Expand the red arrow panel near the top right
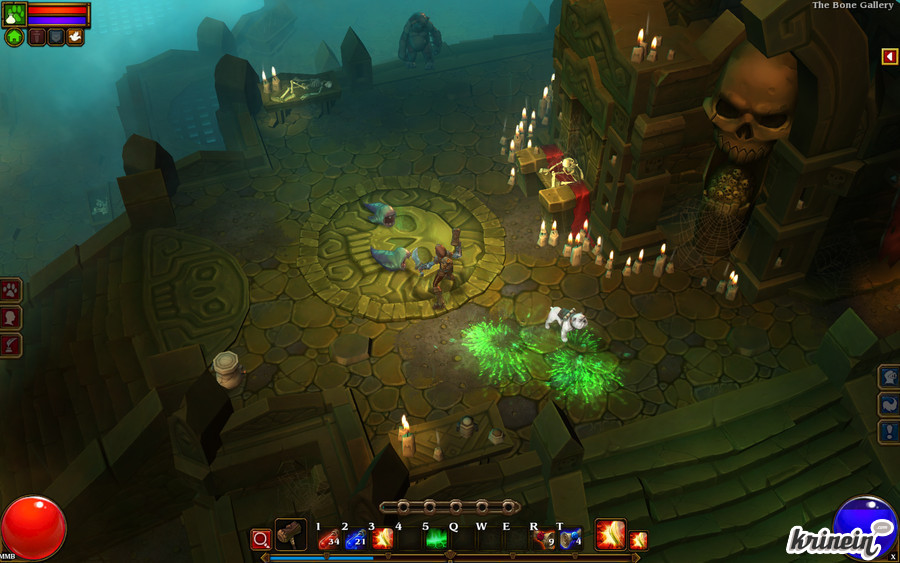This screenshot has width=900, height=563. pyautogui.click(x=889, y=56)
